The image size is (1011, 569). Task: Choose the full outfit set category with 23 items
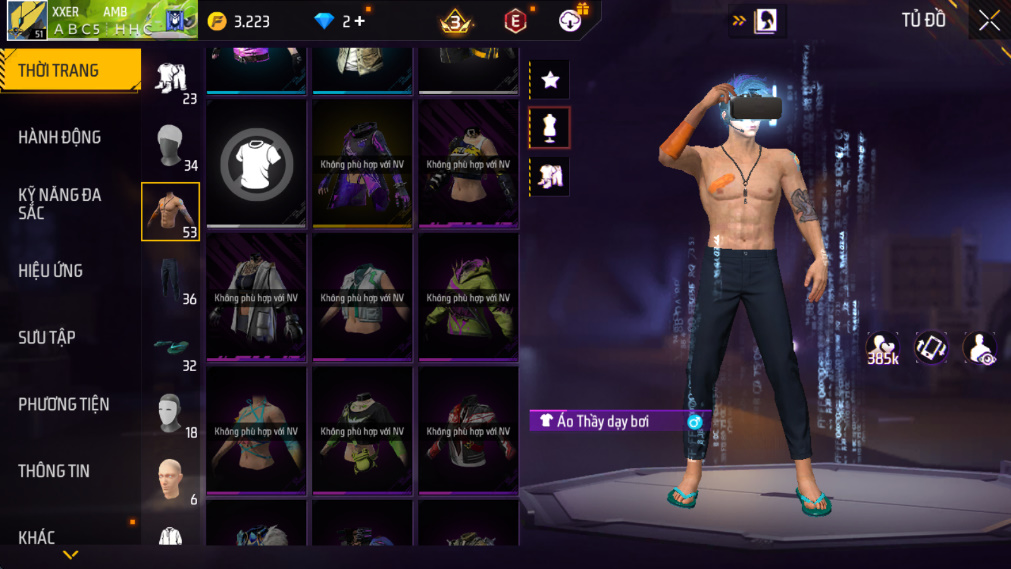(x=171, y=78)
